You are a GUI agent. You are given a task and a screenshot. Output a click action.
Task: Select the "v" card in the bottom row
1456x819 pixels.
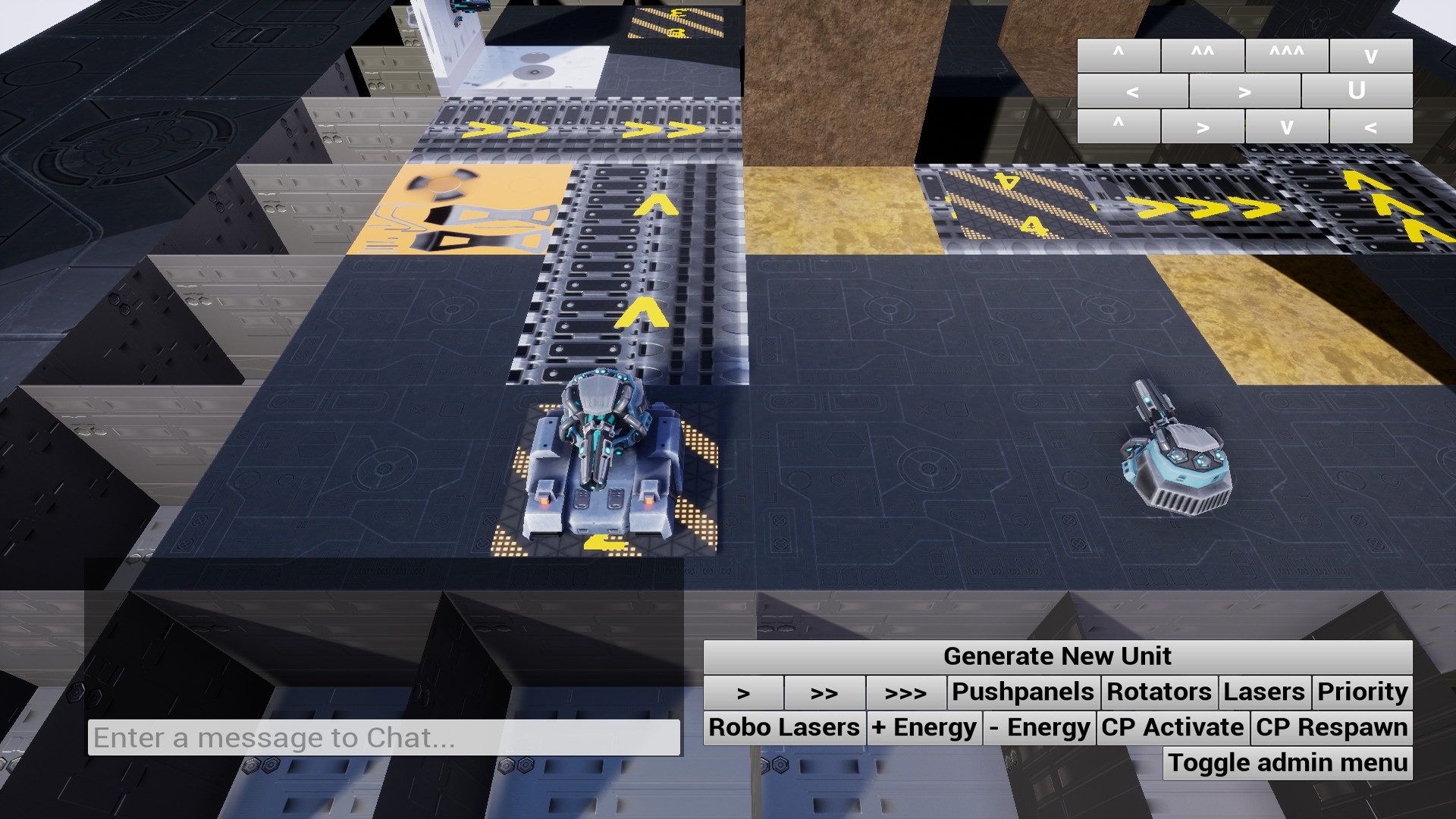[1287, 125]
